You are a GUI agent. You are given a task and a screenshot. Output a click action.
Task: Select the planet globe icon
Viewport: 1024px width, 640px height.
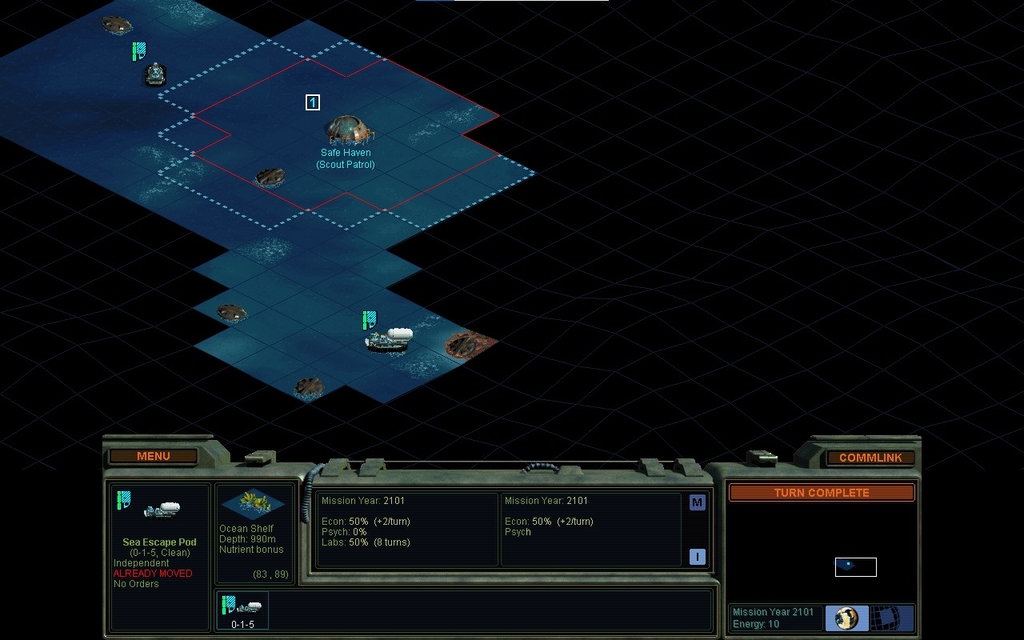846,618
